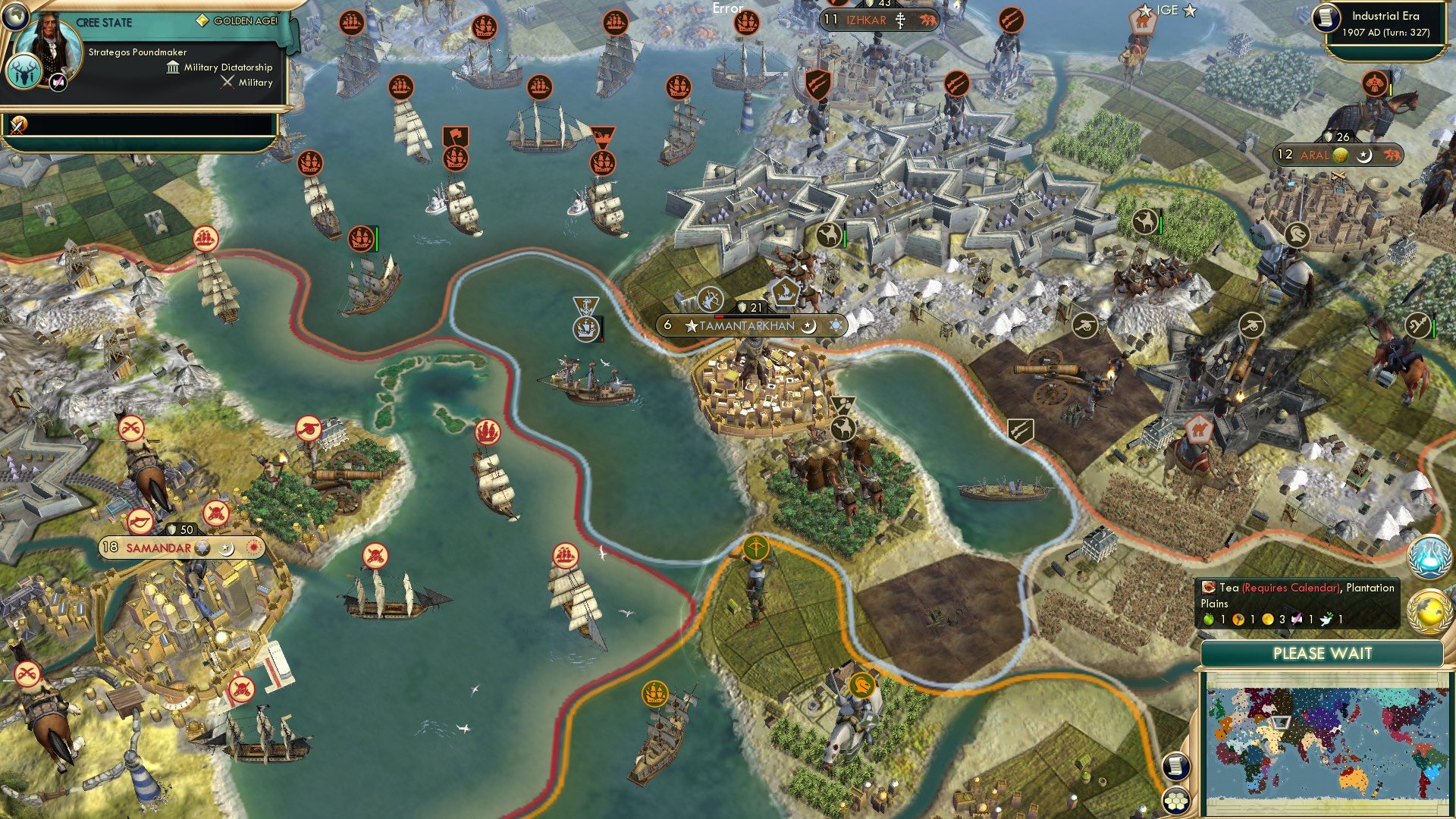Image resolution: width=1456 pixels, height=819 pixels.
Task: Click the green health bar of the embarked ship
Action: (376, 239)
